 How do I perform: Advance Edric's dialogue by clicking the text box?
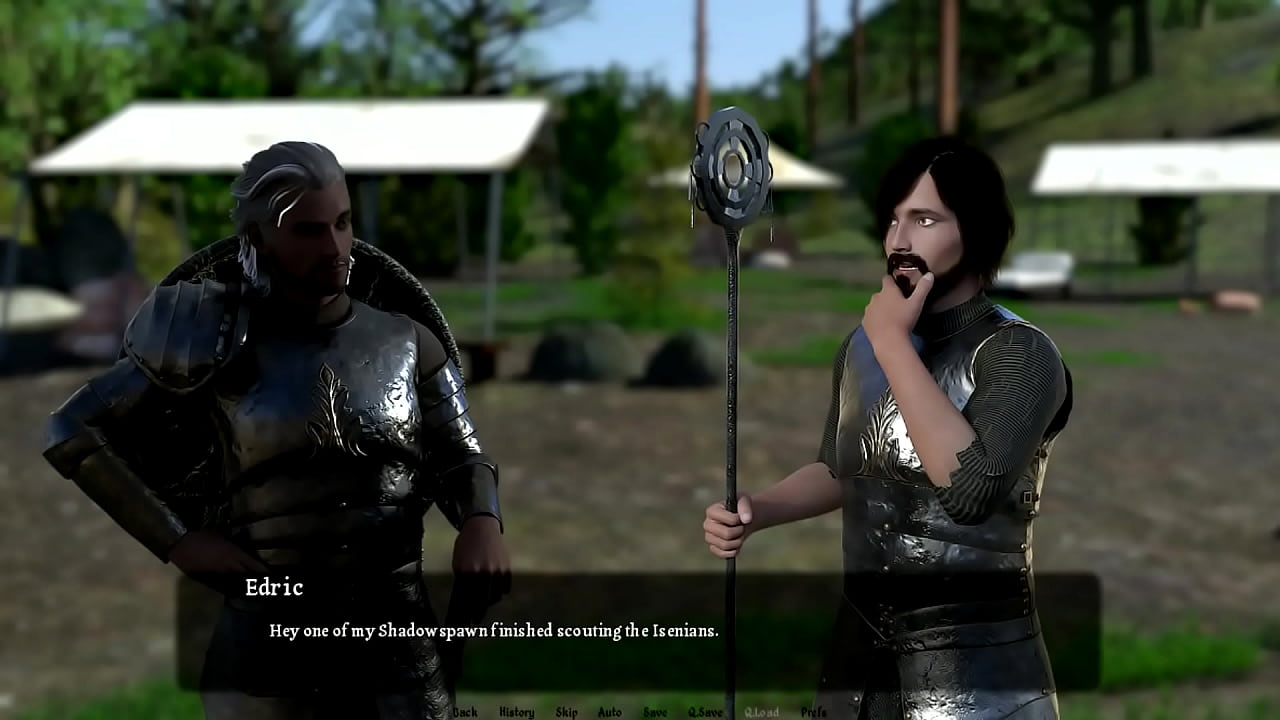(638, 631)
